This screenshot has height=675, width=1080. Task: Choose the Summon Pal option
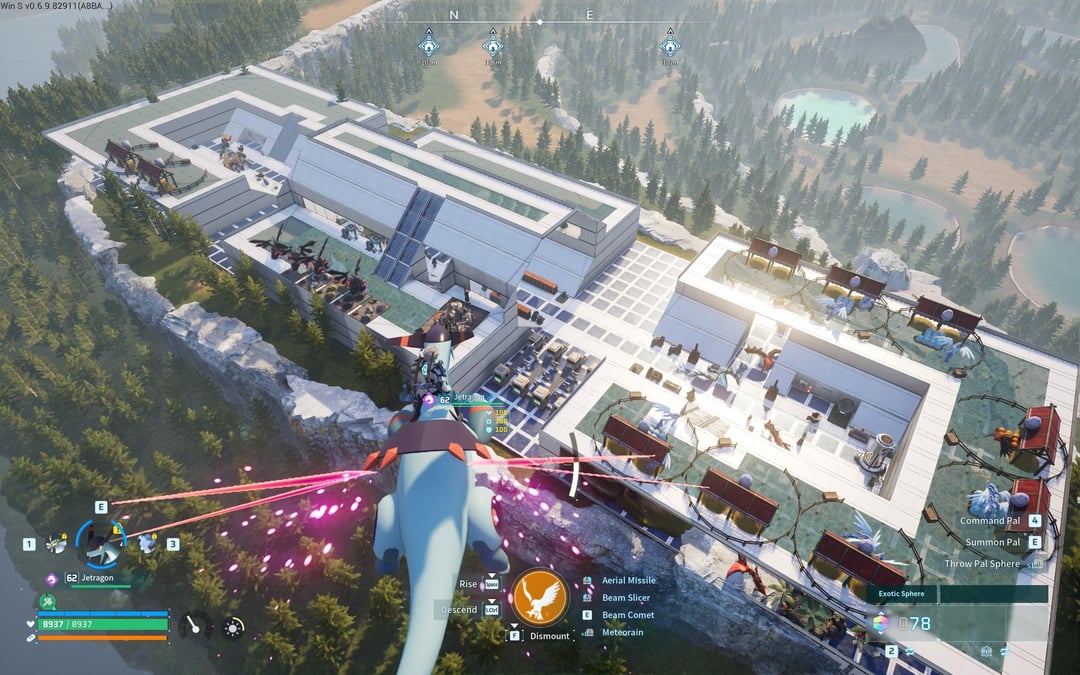(x=992, y=542)
